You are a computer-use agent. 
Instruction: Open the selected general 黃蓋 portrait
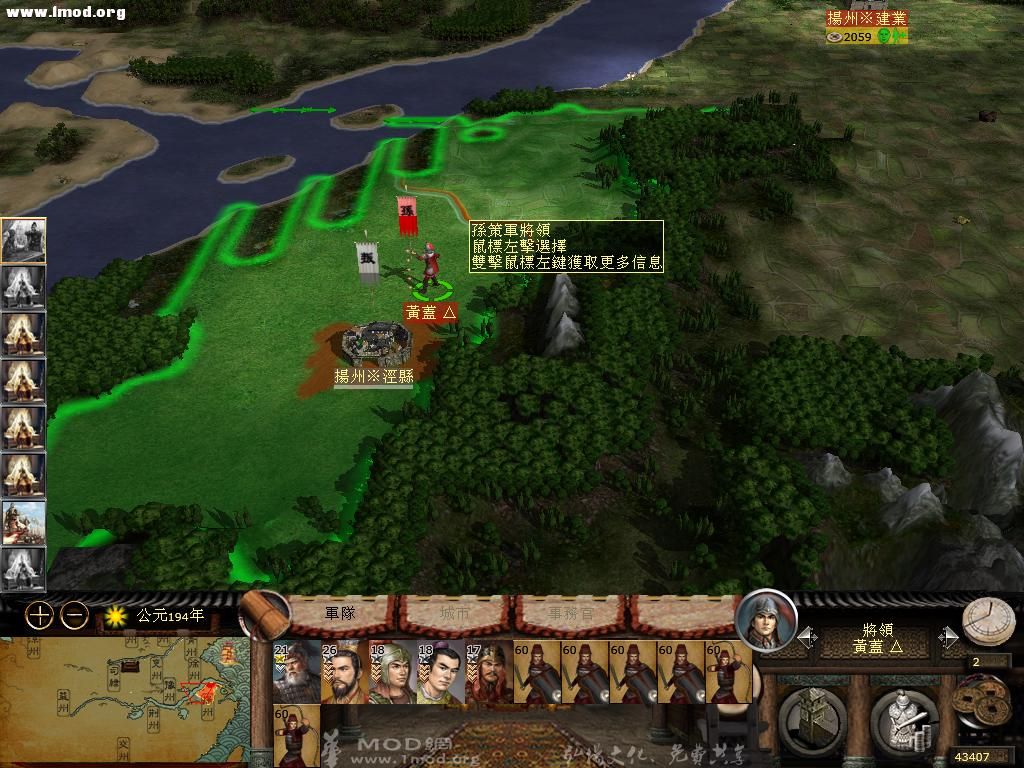(x=766, y=620)
